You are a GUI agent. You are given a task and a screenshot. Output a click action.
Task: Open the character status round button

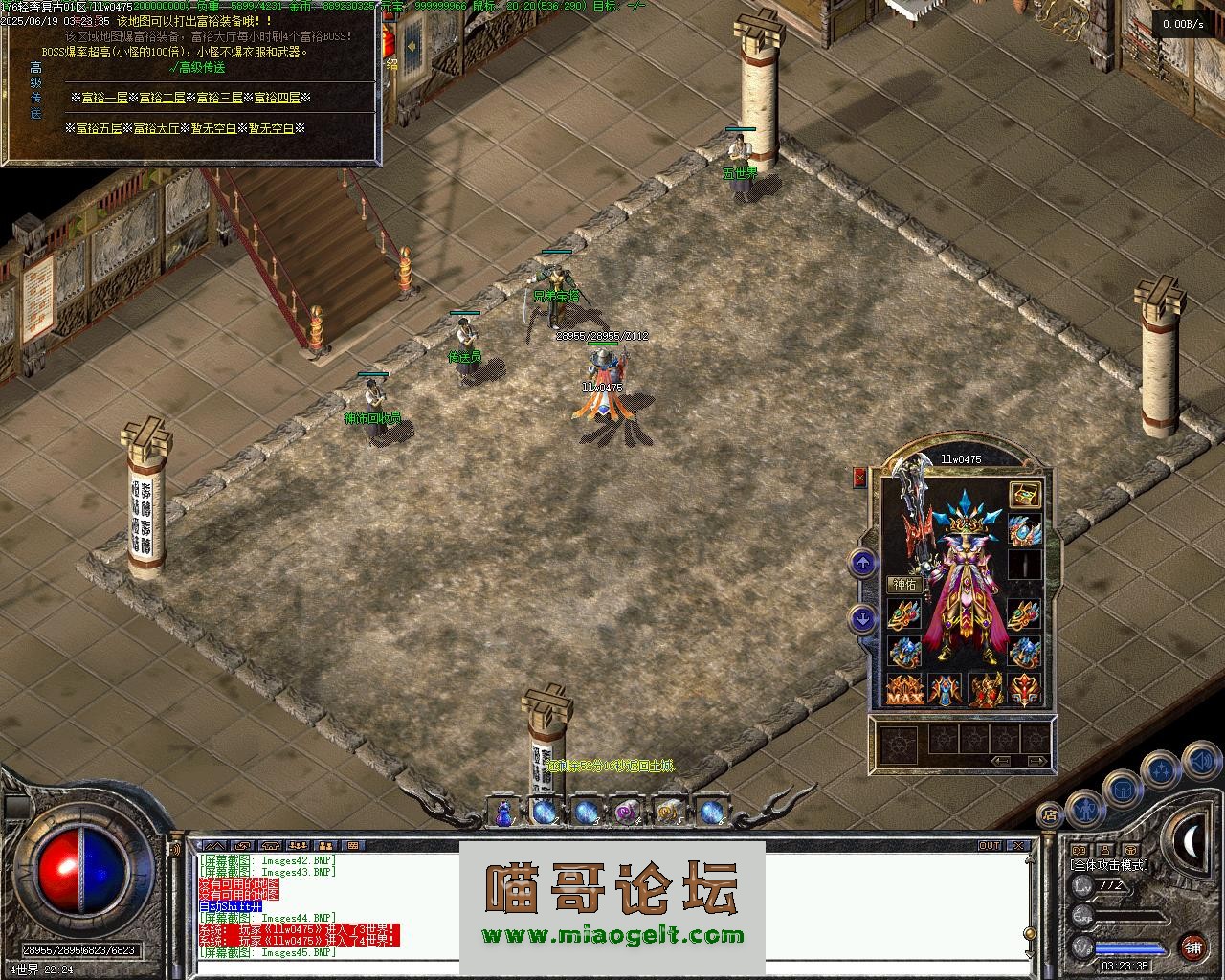coord(1083,809)
